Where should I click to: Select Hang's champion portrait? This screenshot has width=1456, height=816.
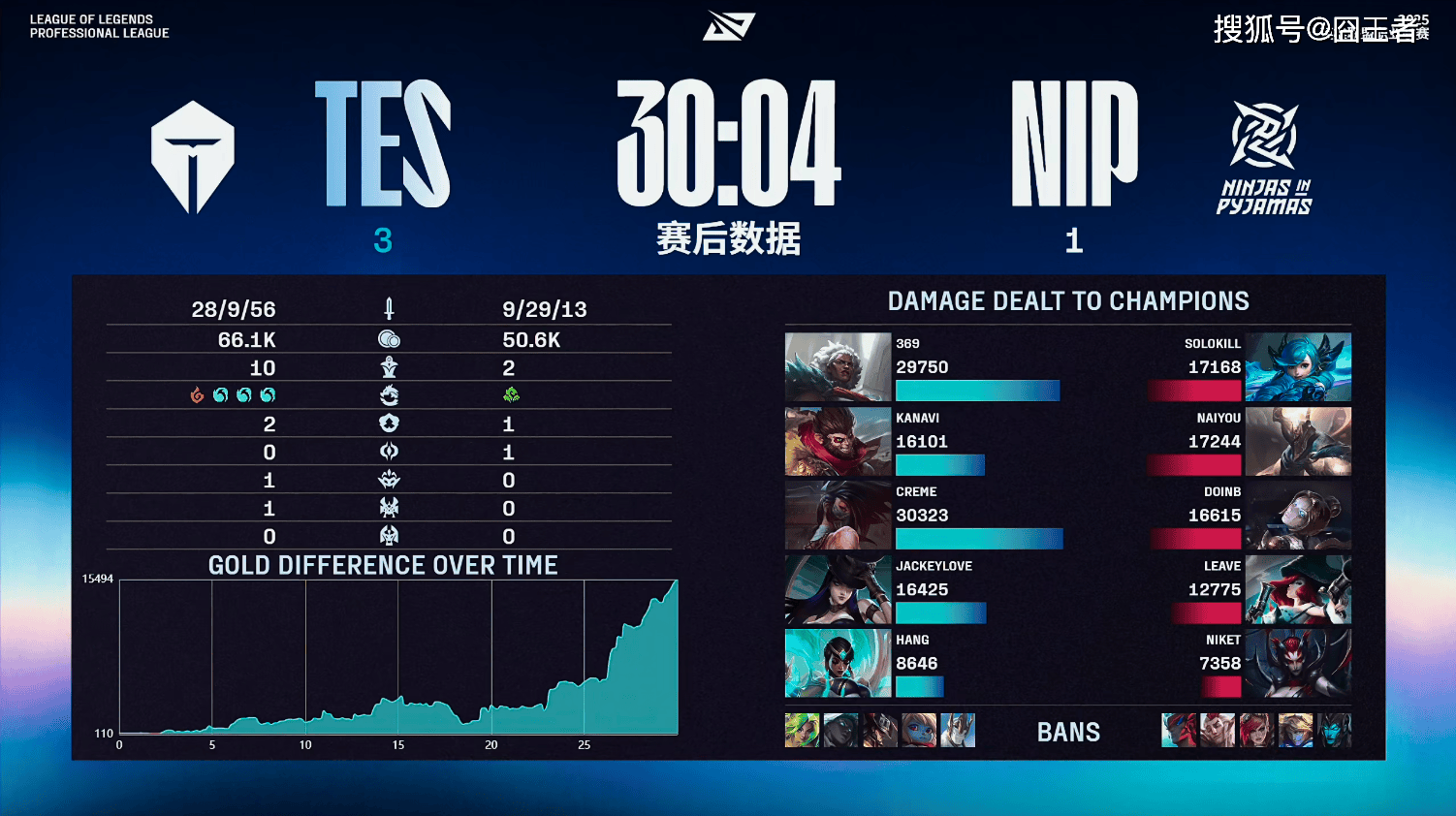[x=838, y=664]
